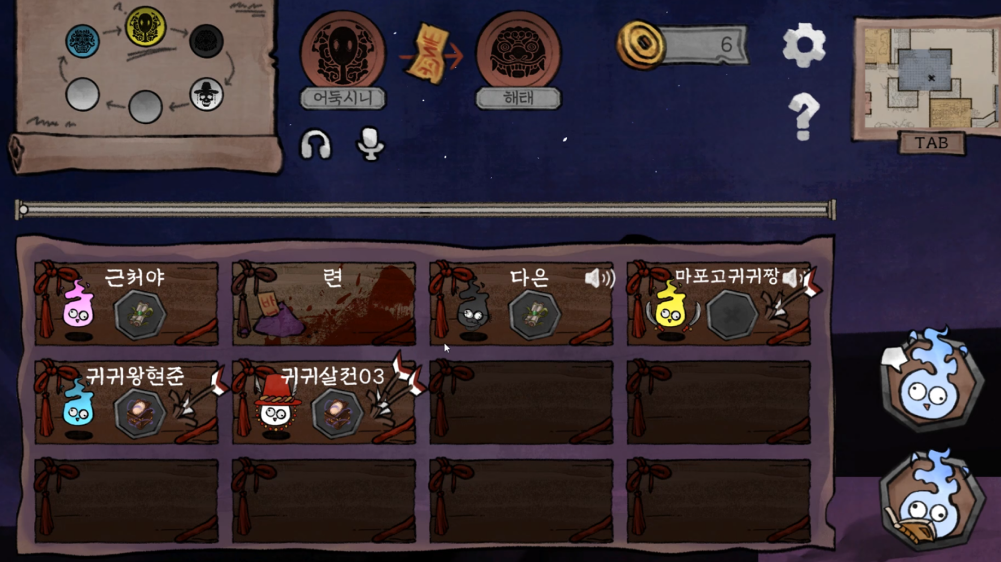Toggle the headphones audio icon

[x=316, y=145]
